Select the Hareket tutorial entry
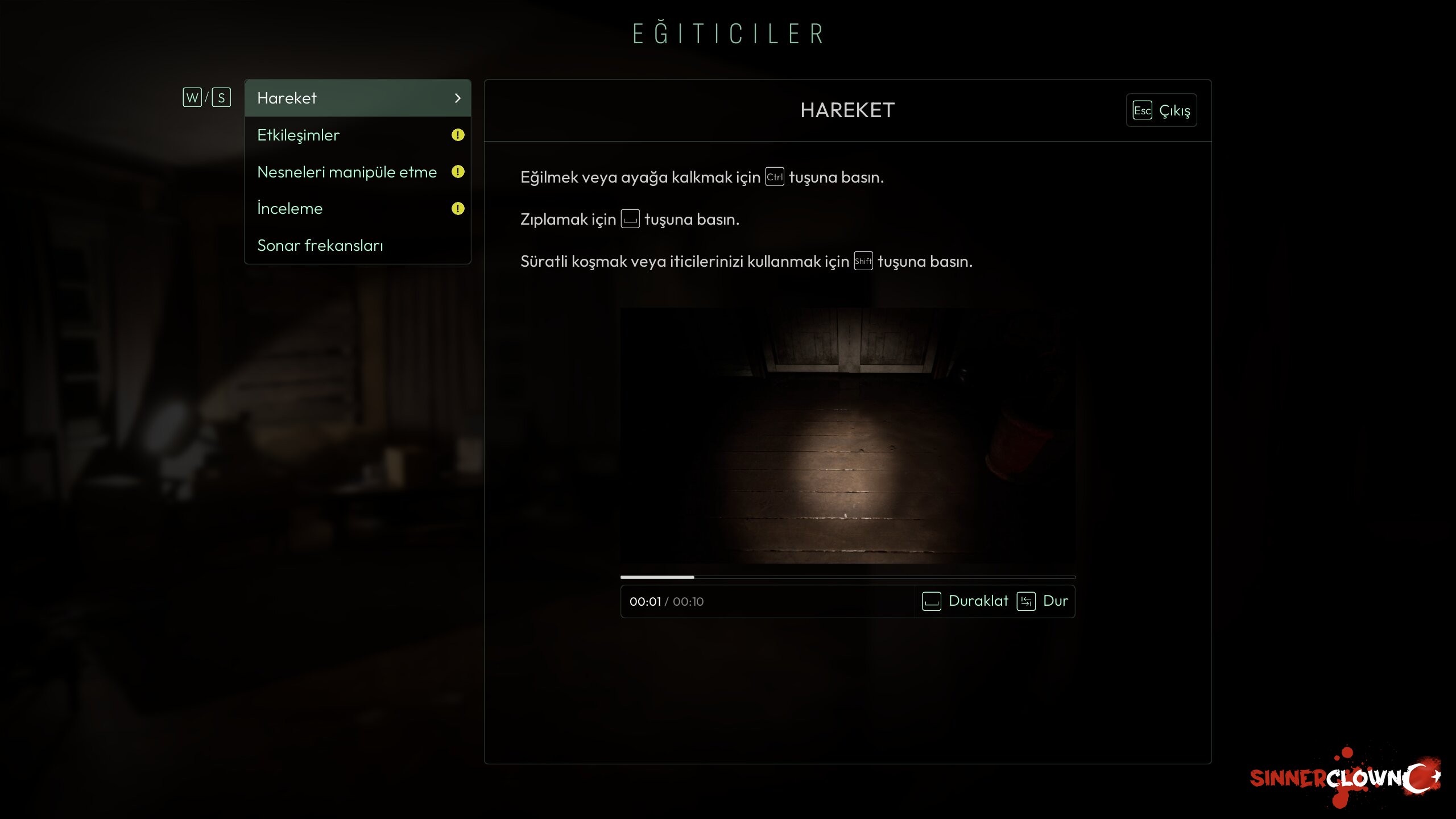Image resolution: width=1456 pixels, height=819 pixels. [x=357, y=98]
